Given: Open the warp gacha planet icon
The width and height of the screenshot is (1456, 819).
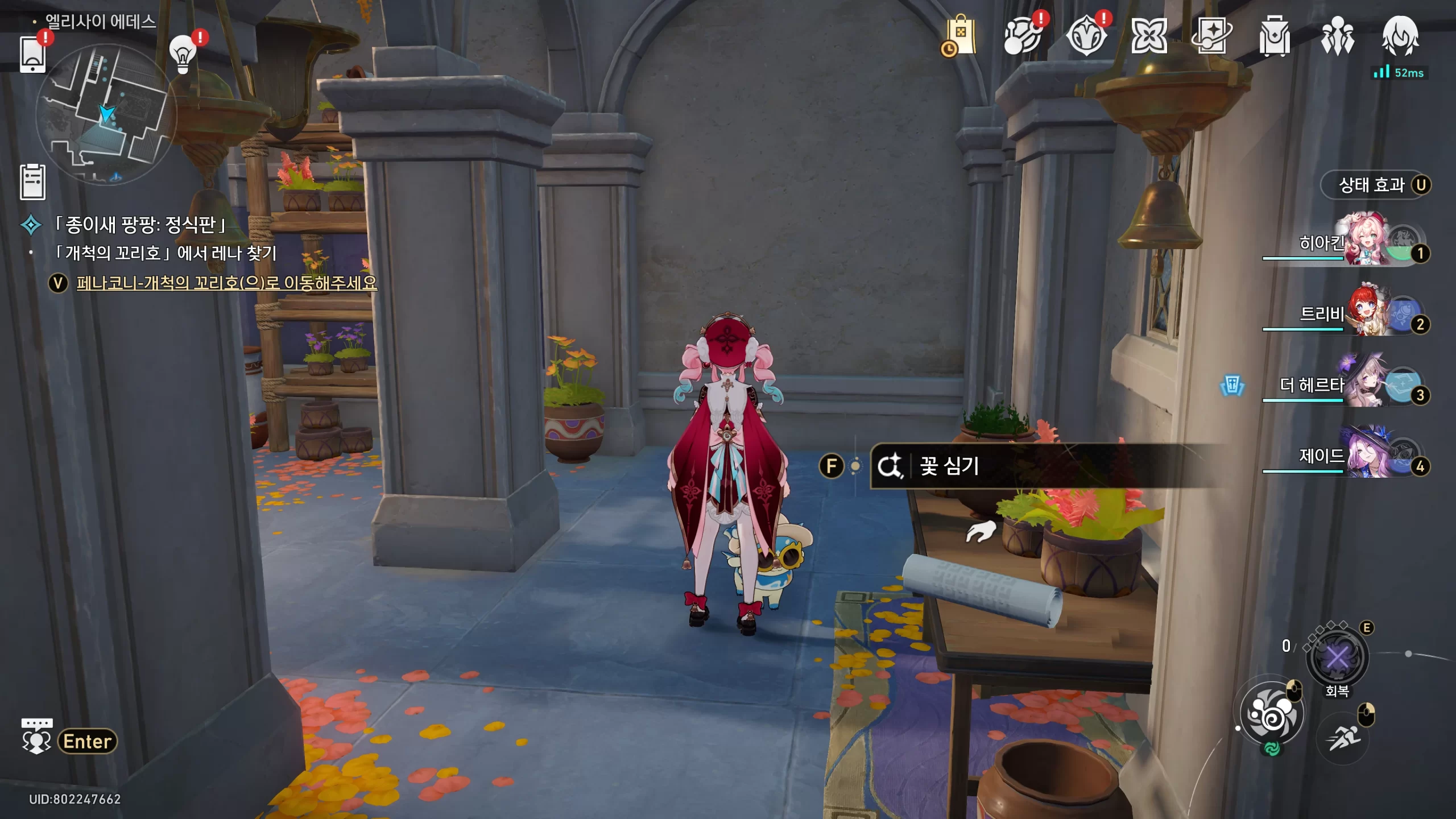Looking at the screenshot, I should (x=1023, y=36).
